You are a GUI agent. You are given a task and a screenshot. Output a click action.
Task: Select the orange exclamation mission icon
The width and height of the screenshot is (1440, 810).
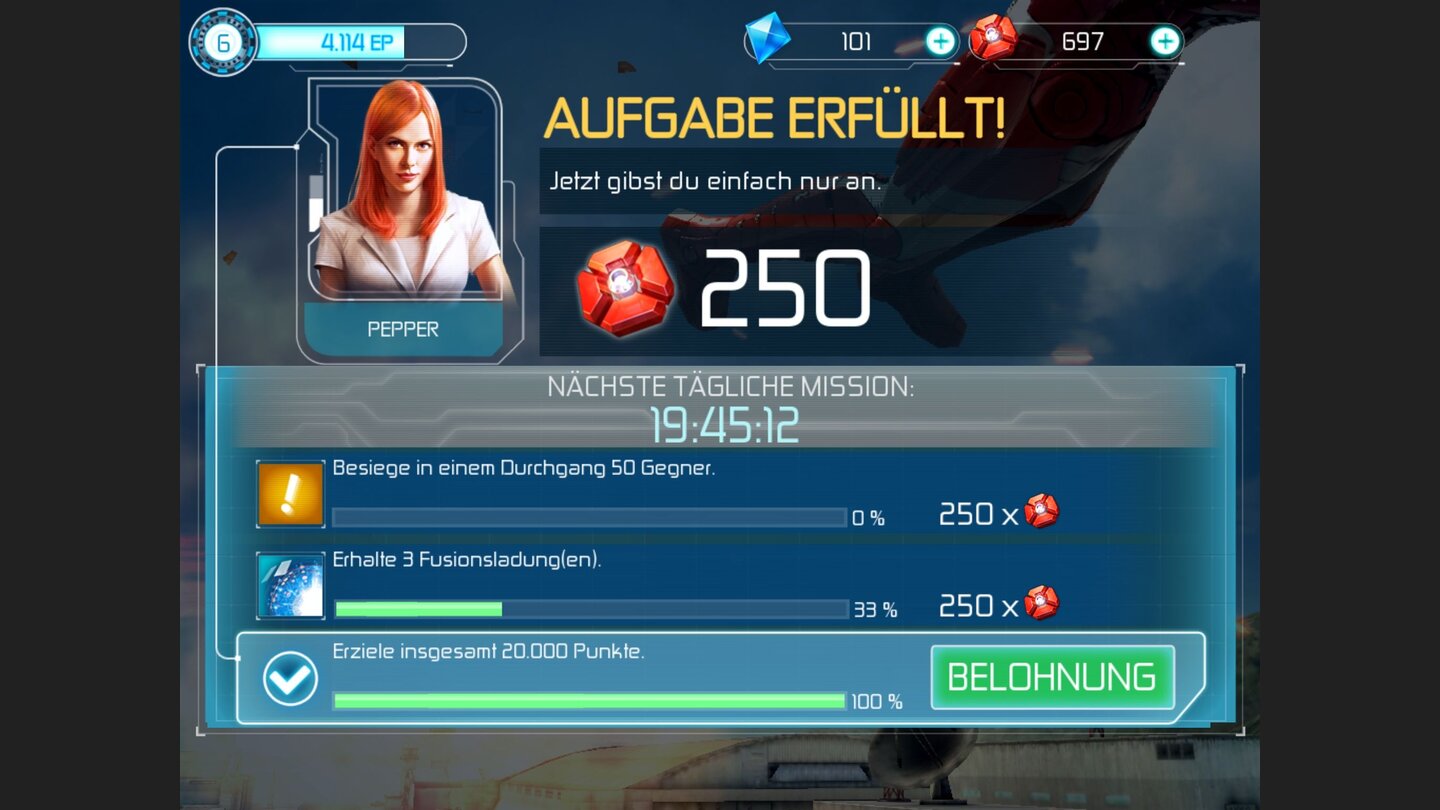(289, 494)
